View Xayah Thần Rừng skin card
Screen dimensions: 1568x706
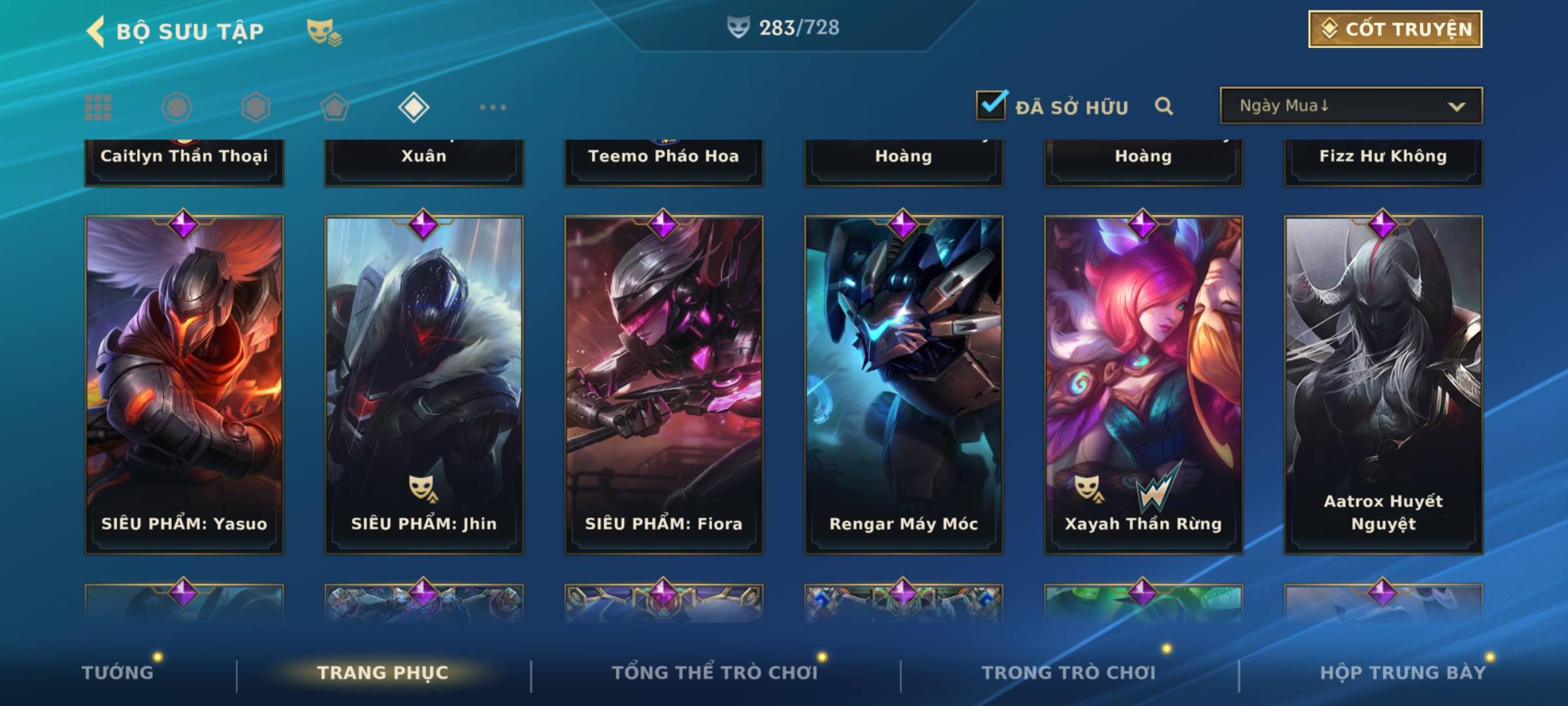(x=1143, y=384)
